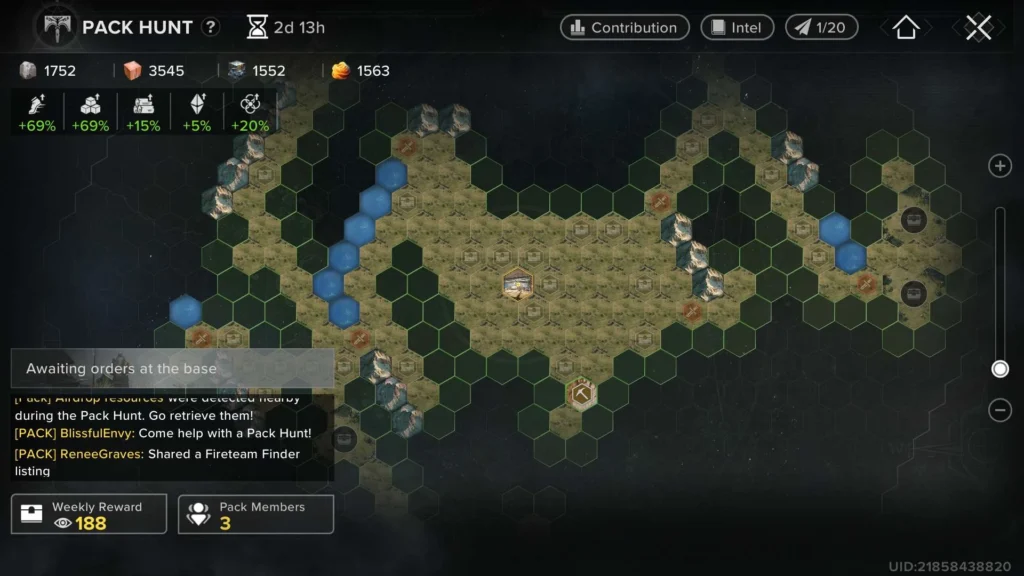Viewport: 1024px width, 576px height.
Task: Select the pickaxe mining hex tile
Action: (582, 394)
